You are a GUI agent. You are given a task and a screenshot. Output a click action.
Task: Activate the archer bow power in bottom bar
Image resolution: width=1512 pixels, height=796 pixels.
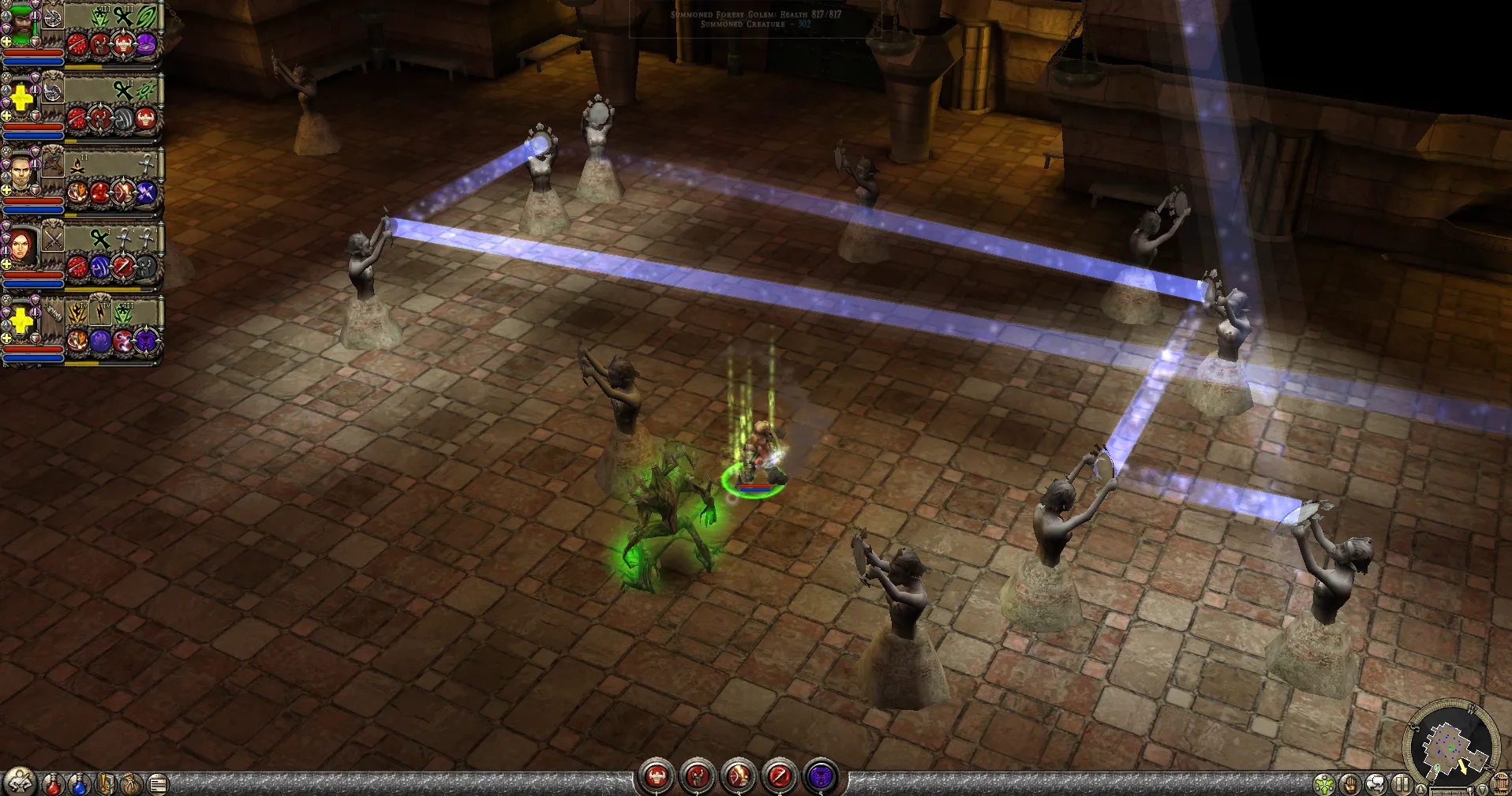point(739,777)
